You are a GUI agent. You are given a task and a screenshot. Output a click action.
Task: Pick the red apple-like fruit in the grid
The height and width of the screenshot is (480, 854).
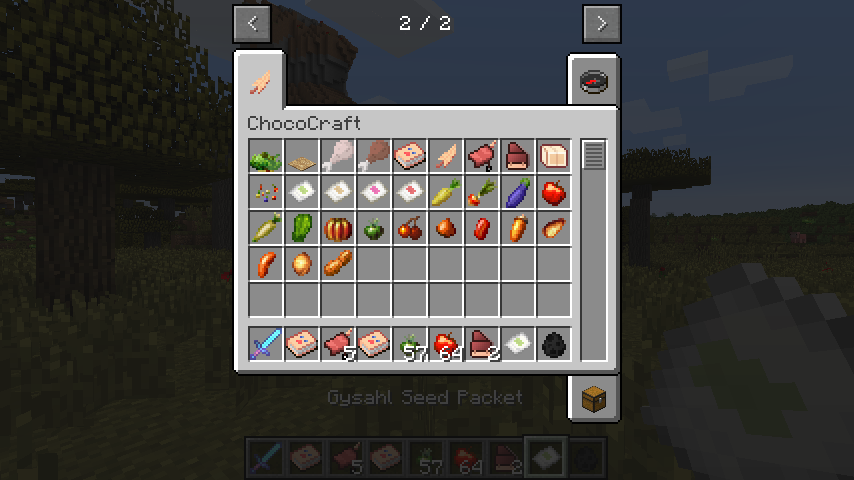tap(553, 193)
